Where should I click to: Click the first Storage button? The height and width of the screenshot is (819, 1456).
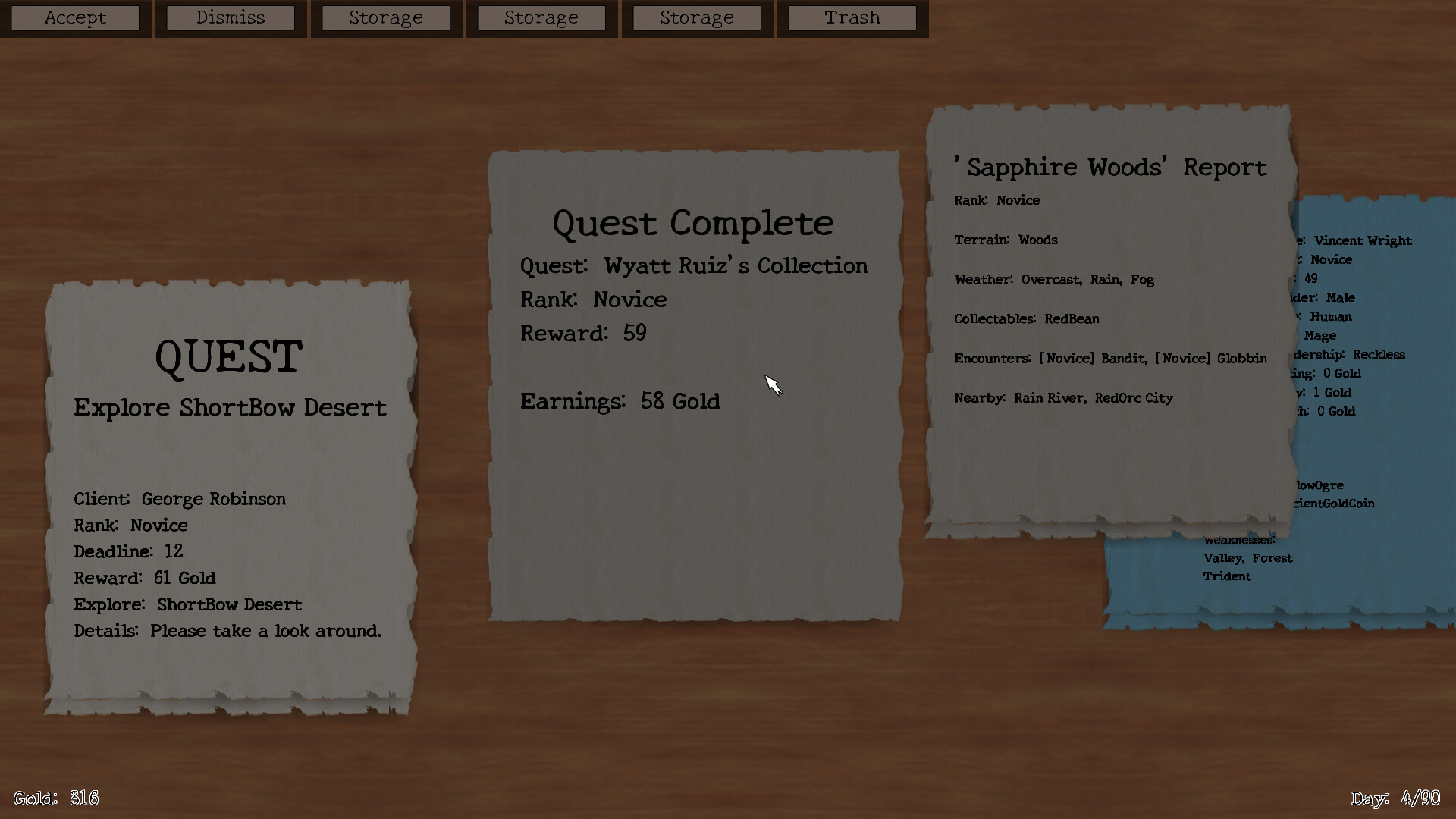386,17
